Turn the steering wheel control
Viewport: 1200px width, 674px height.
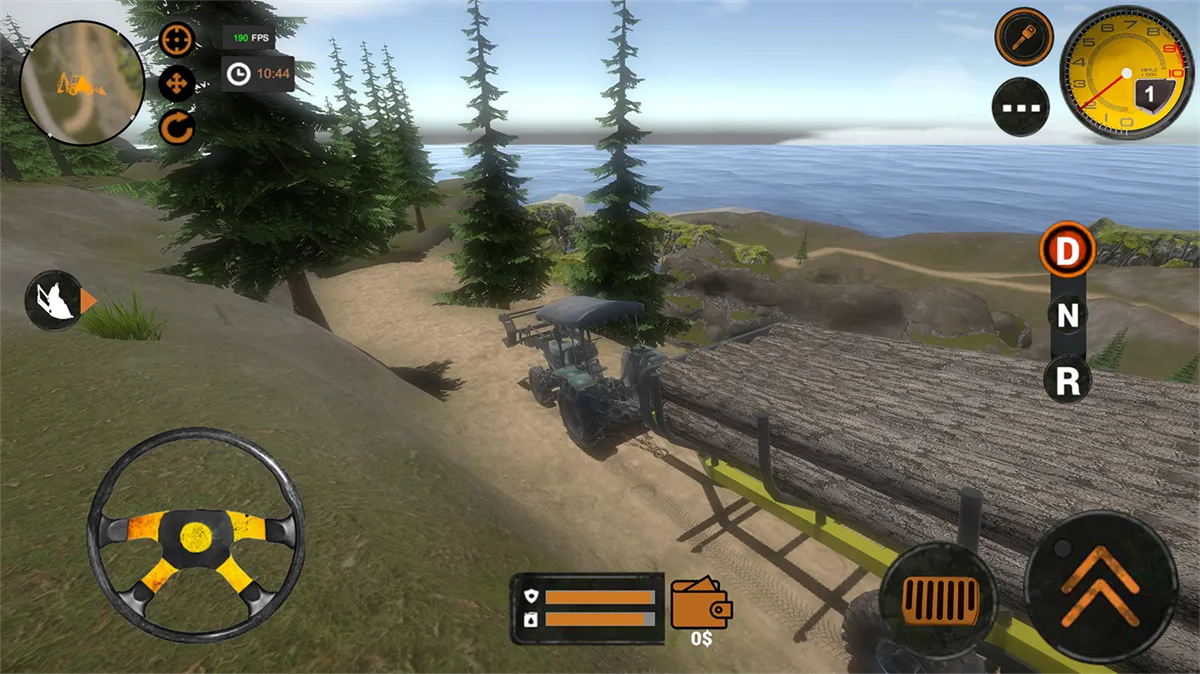(195, 535)
